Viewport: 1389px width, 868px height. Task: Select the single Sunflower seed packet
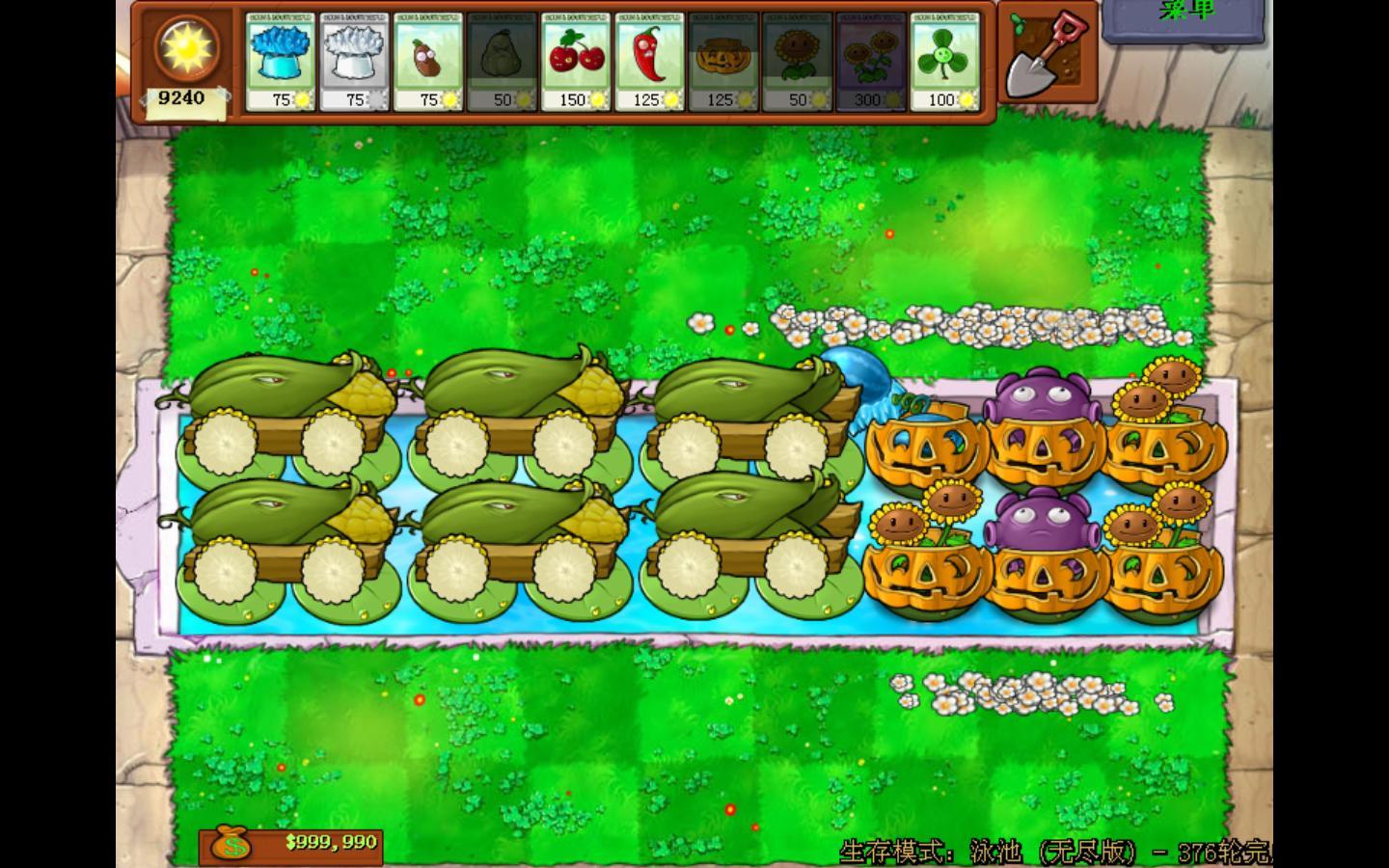[798, 62]
